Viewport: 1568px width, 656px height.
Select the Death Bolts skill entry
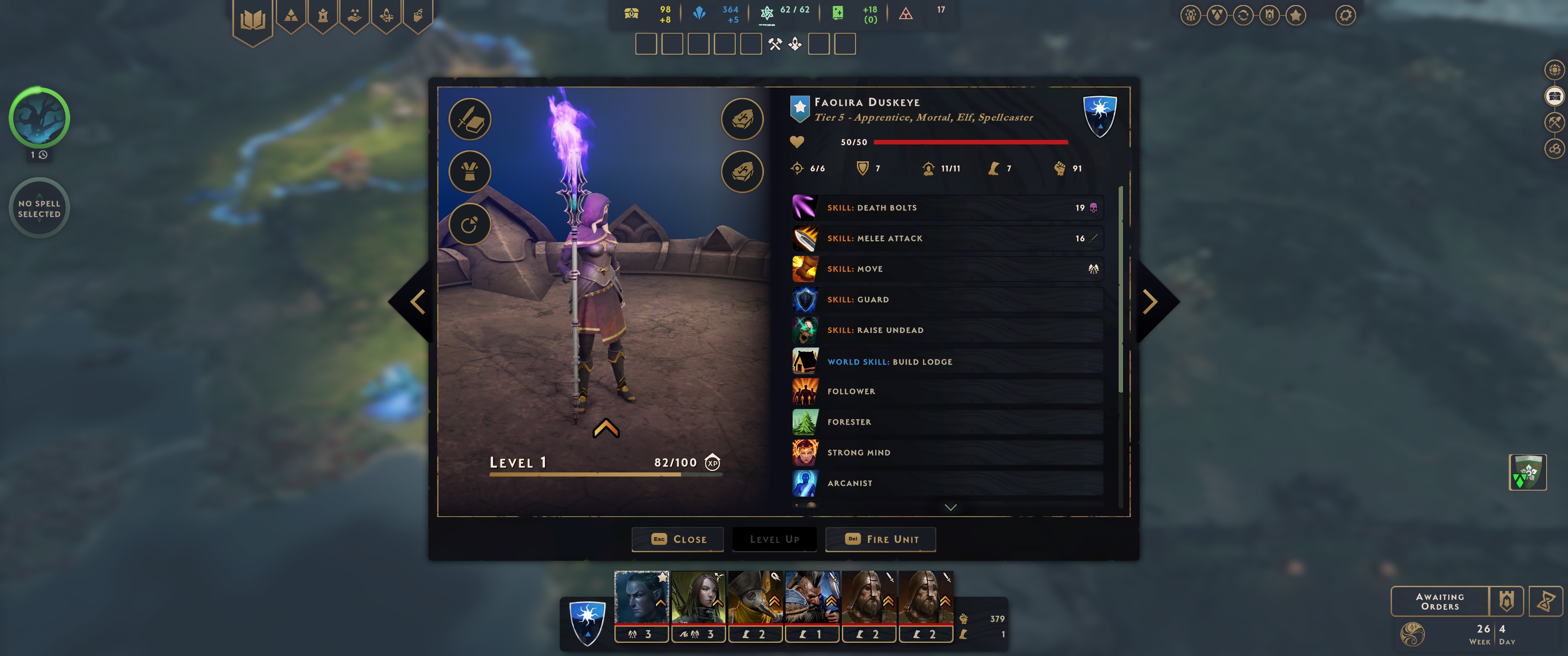pos(947,208)
